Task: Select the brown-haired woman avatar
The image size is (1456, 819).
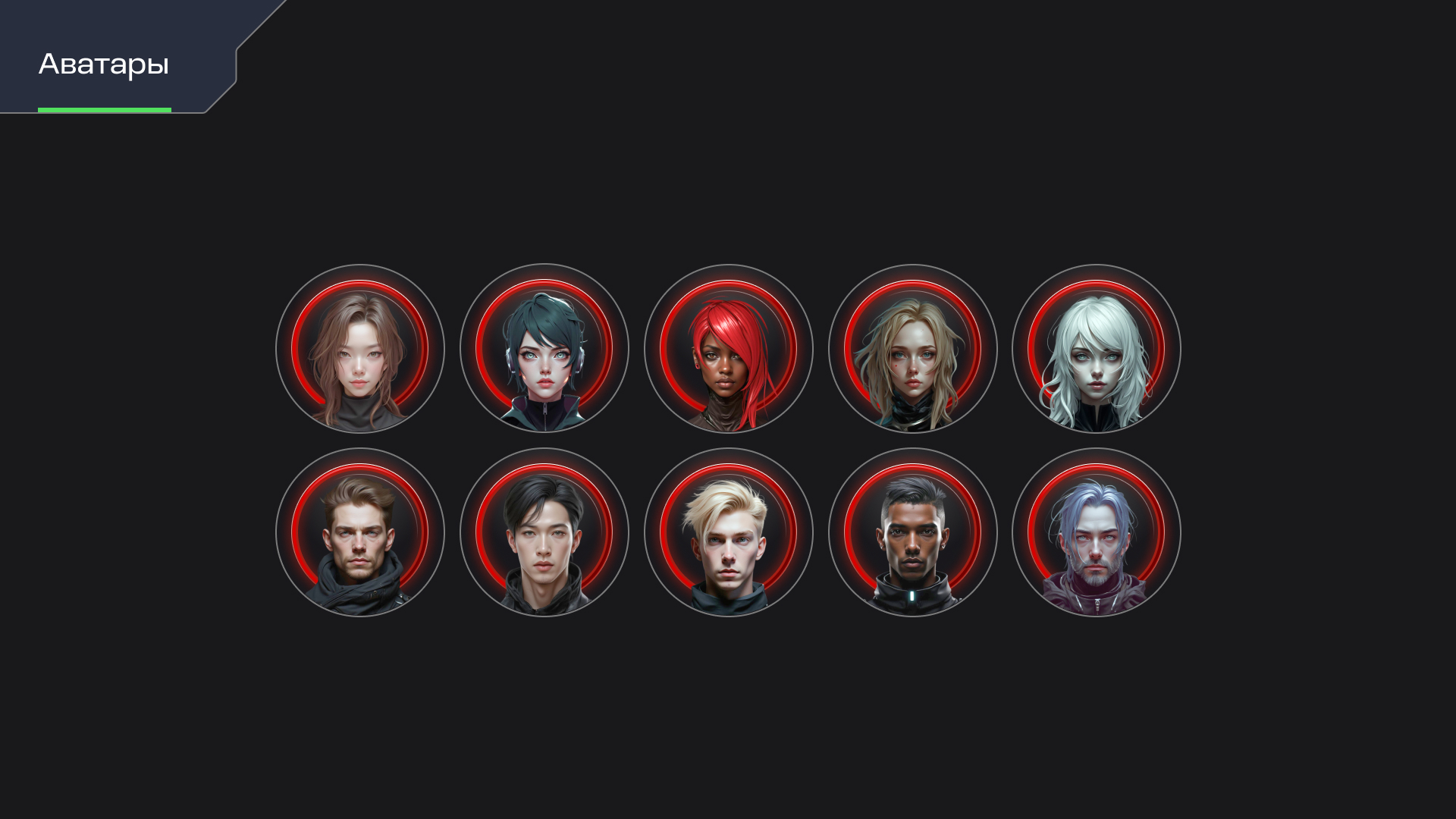Action: point(360,349)
